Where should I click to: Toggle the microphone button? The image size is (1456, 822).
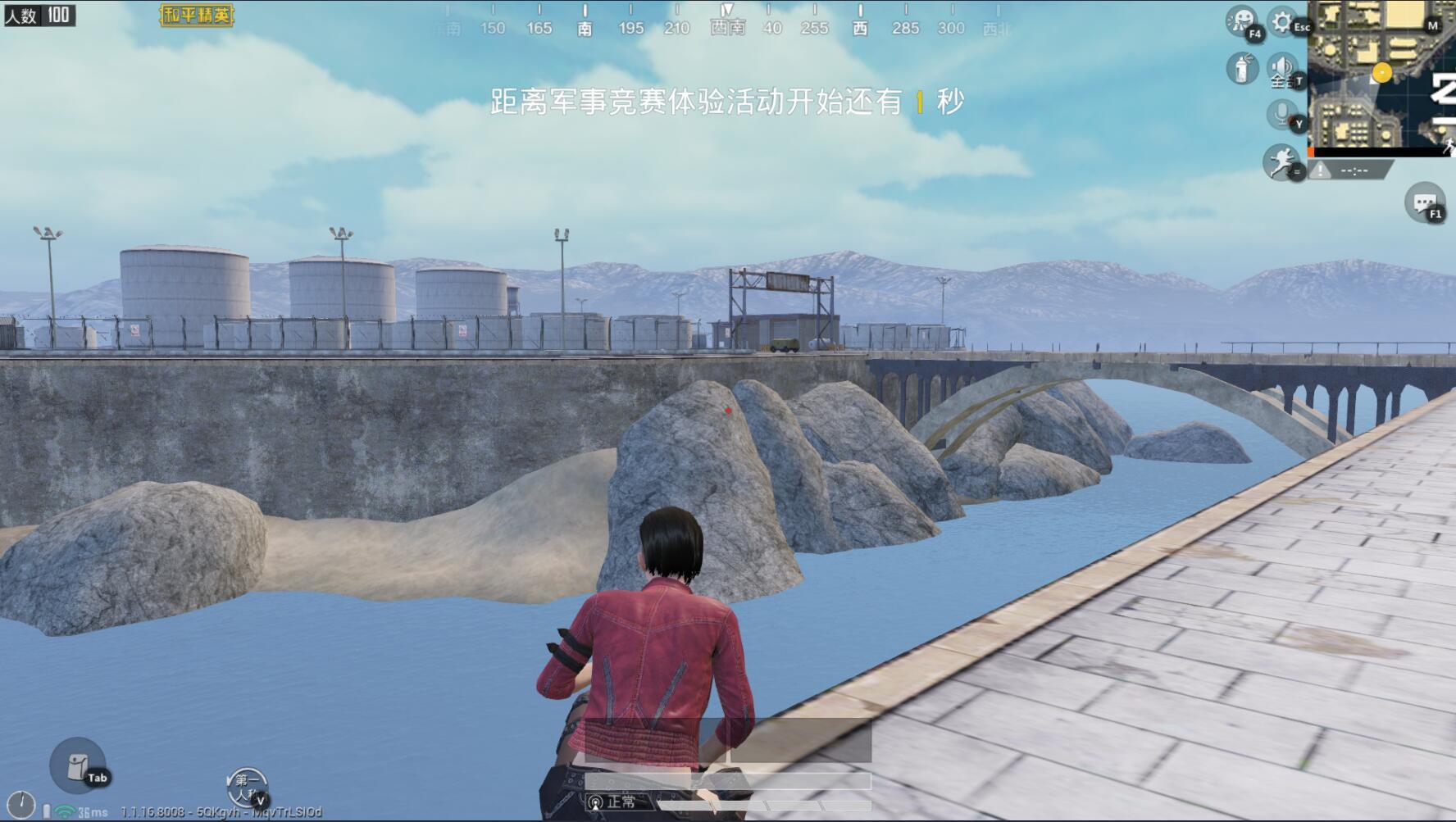click(x=1282, y=113)
